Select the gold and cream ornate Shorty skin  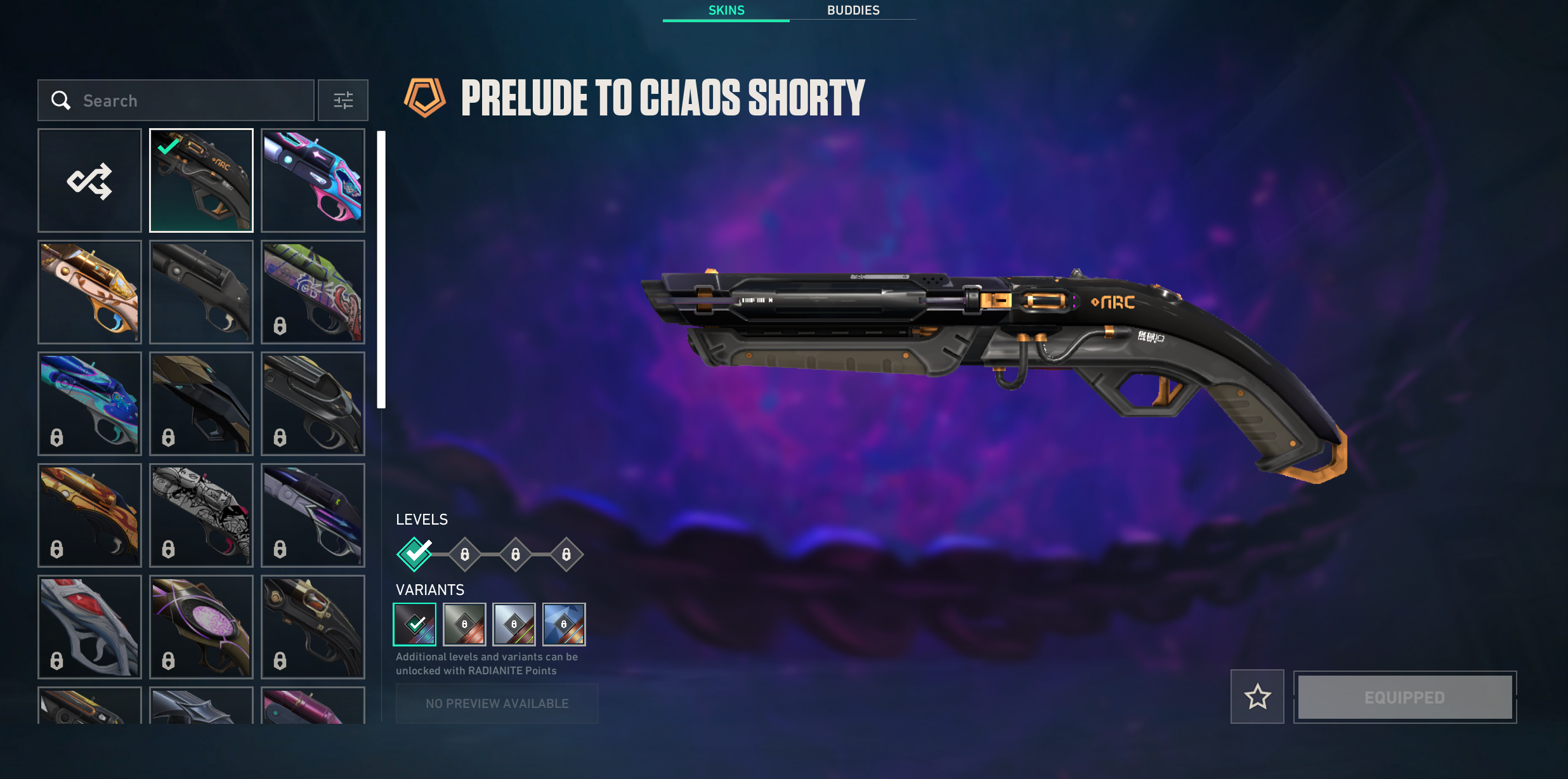pos(89,292)
